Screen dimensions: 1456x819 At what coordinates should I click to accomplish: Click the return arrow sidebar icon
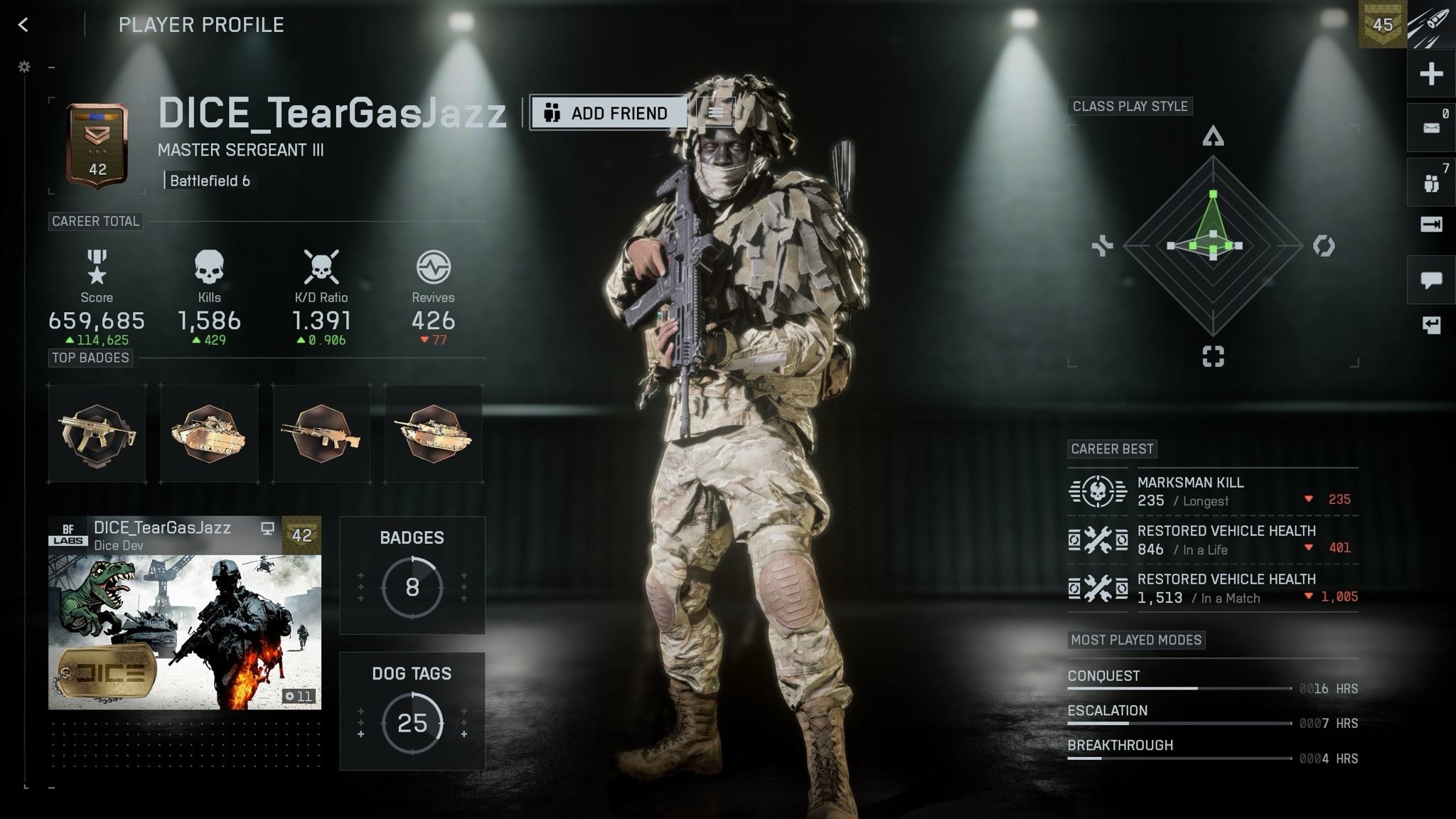coord(1431,326)
